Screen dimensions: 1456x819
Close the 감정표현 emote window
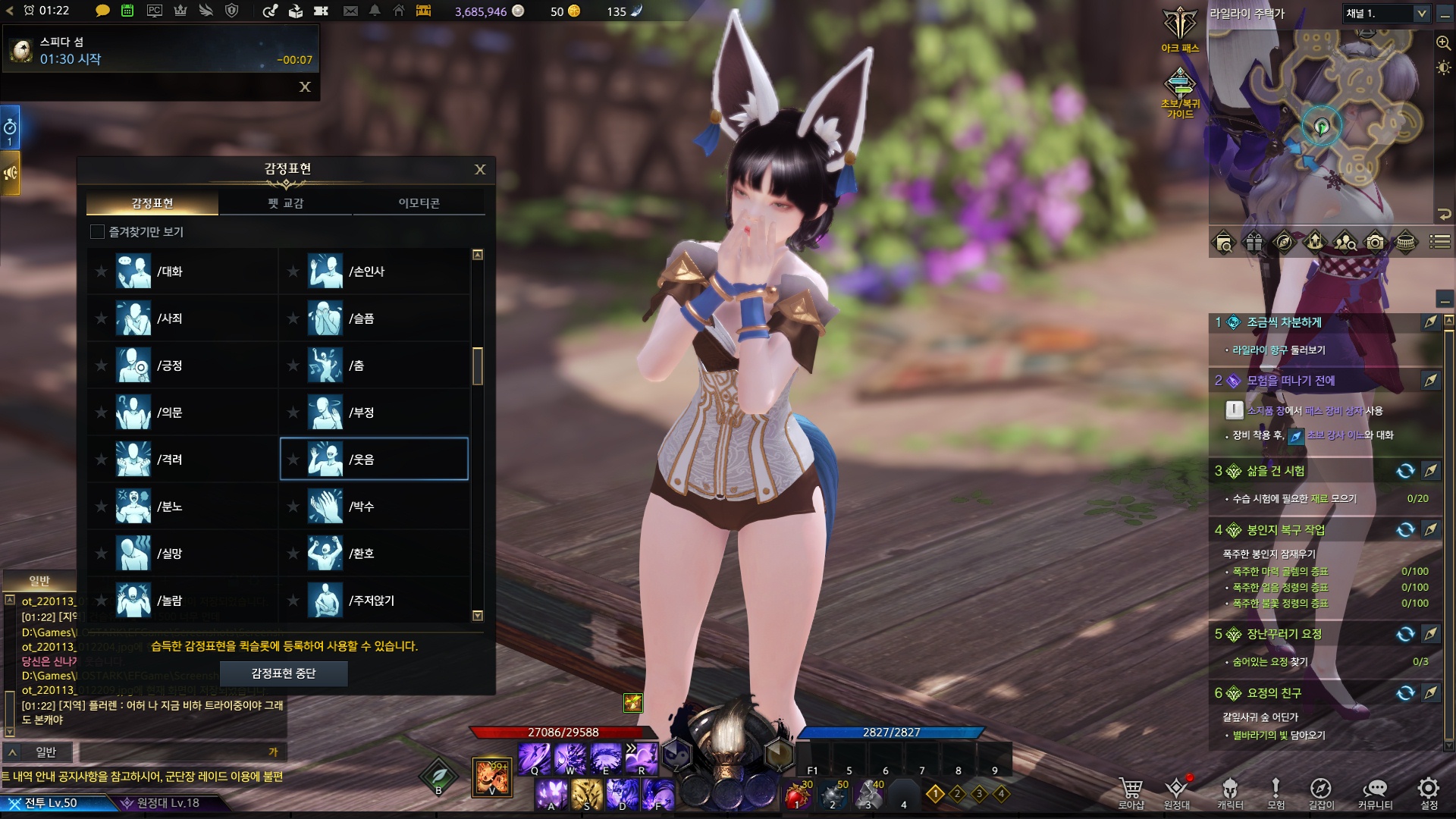click(480, 170)
